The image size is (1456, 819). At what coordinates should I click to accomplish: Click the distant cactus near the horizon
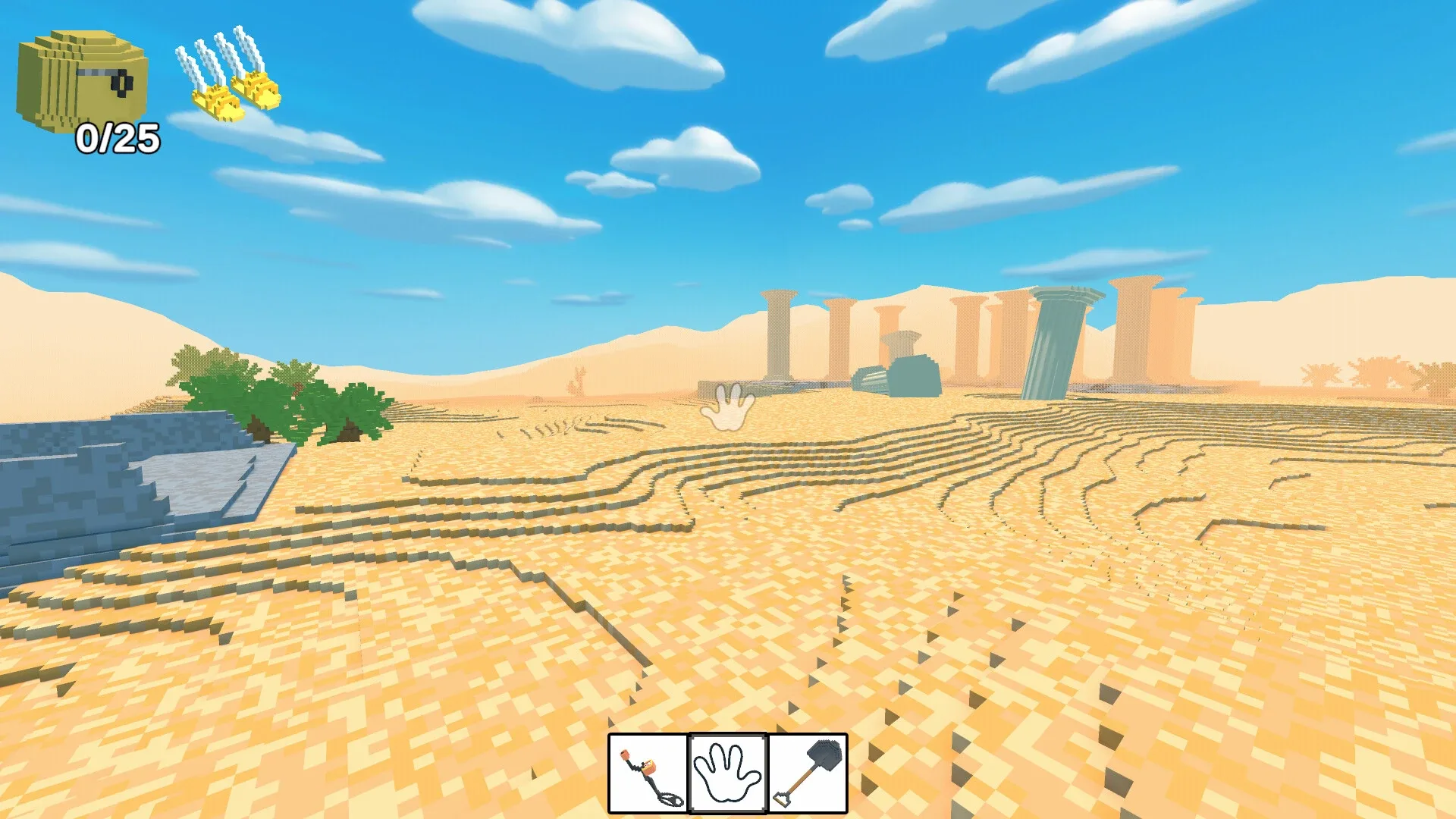pos(578,381)
